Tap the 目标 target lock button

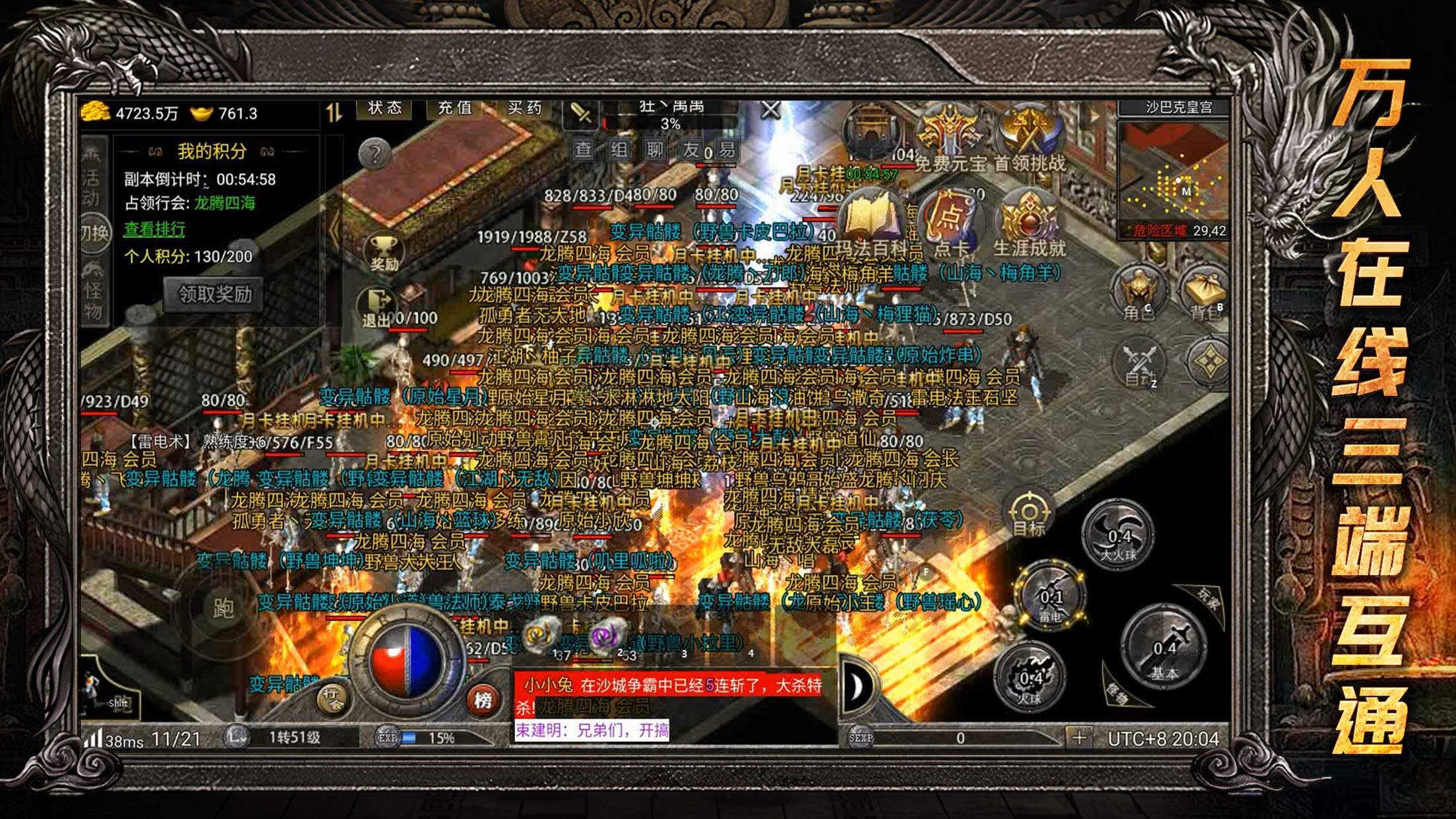point(1029,513)
